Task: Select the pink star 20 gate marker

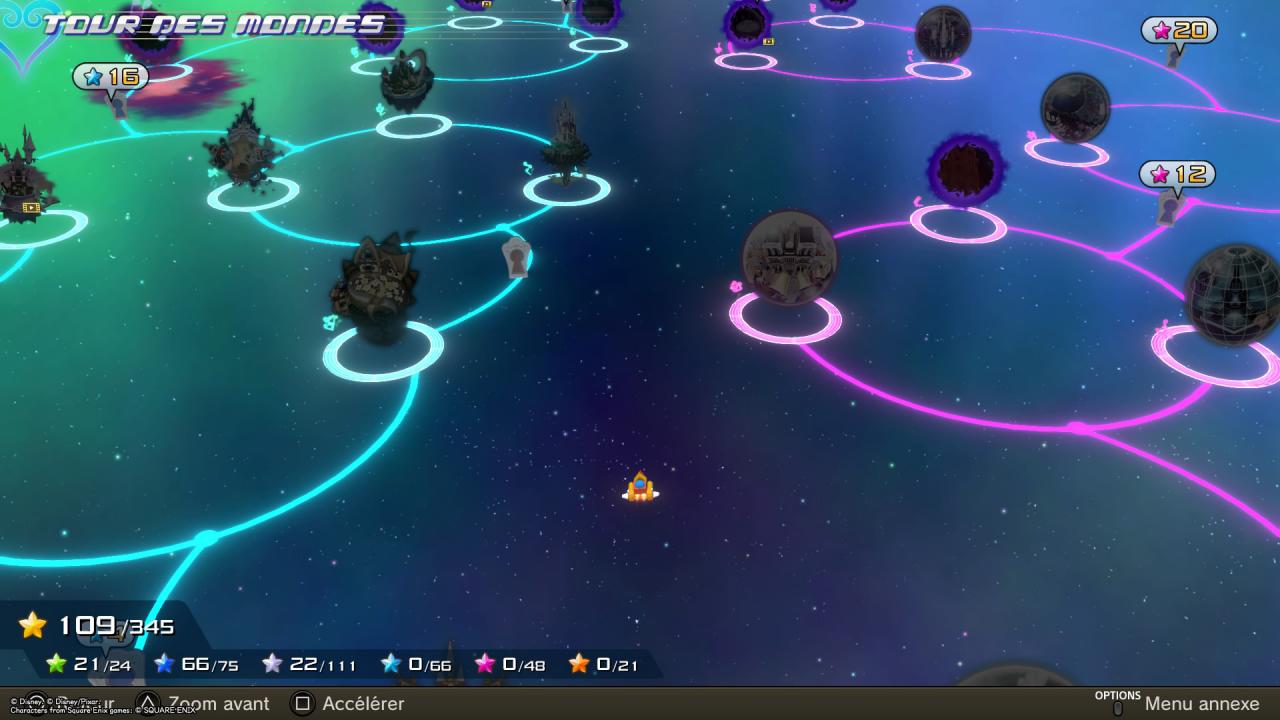Action: tap(1179, 30)
